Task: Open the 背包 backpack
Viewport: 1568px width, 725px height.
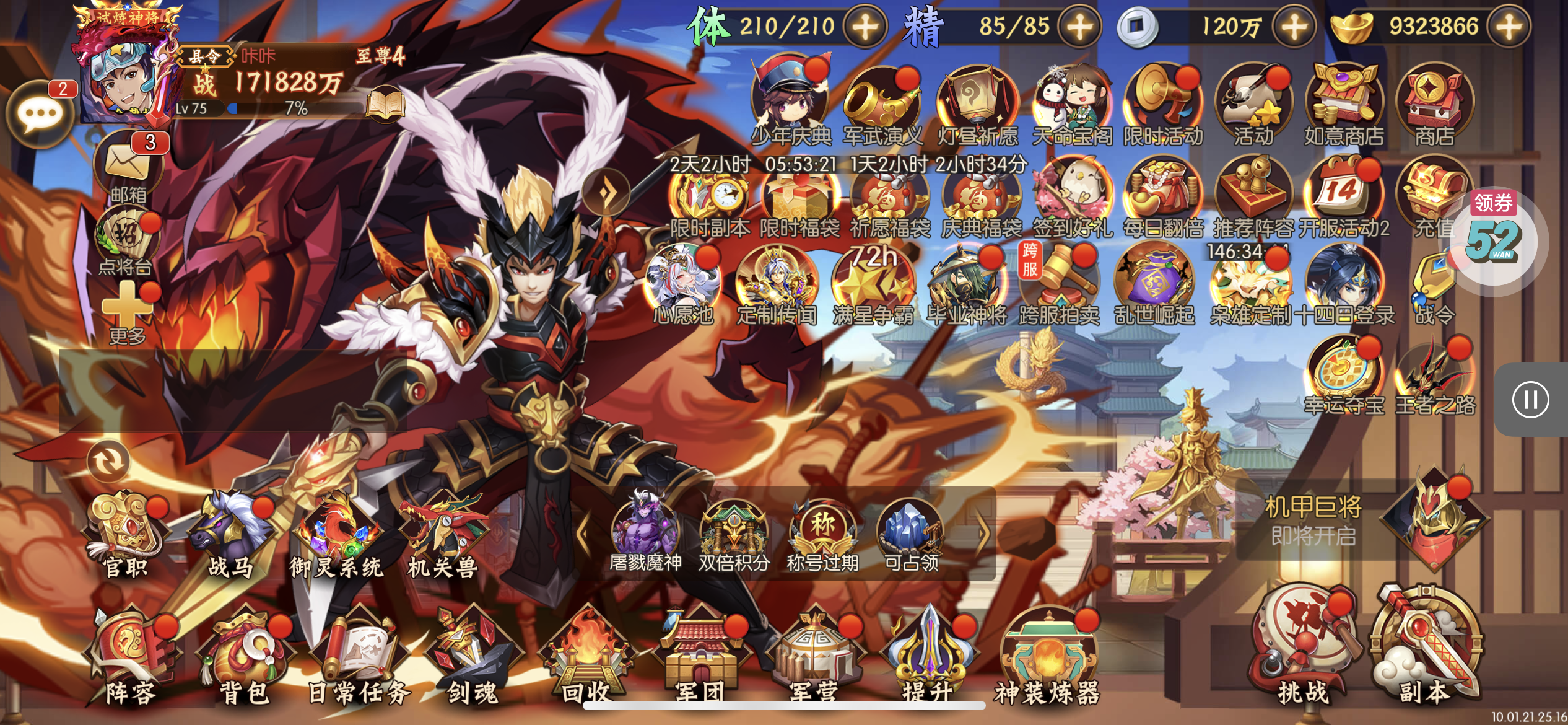Action: (x=245, y=657)
